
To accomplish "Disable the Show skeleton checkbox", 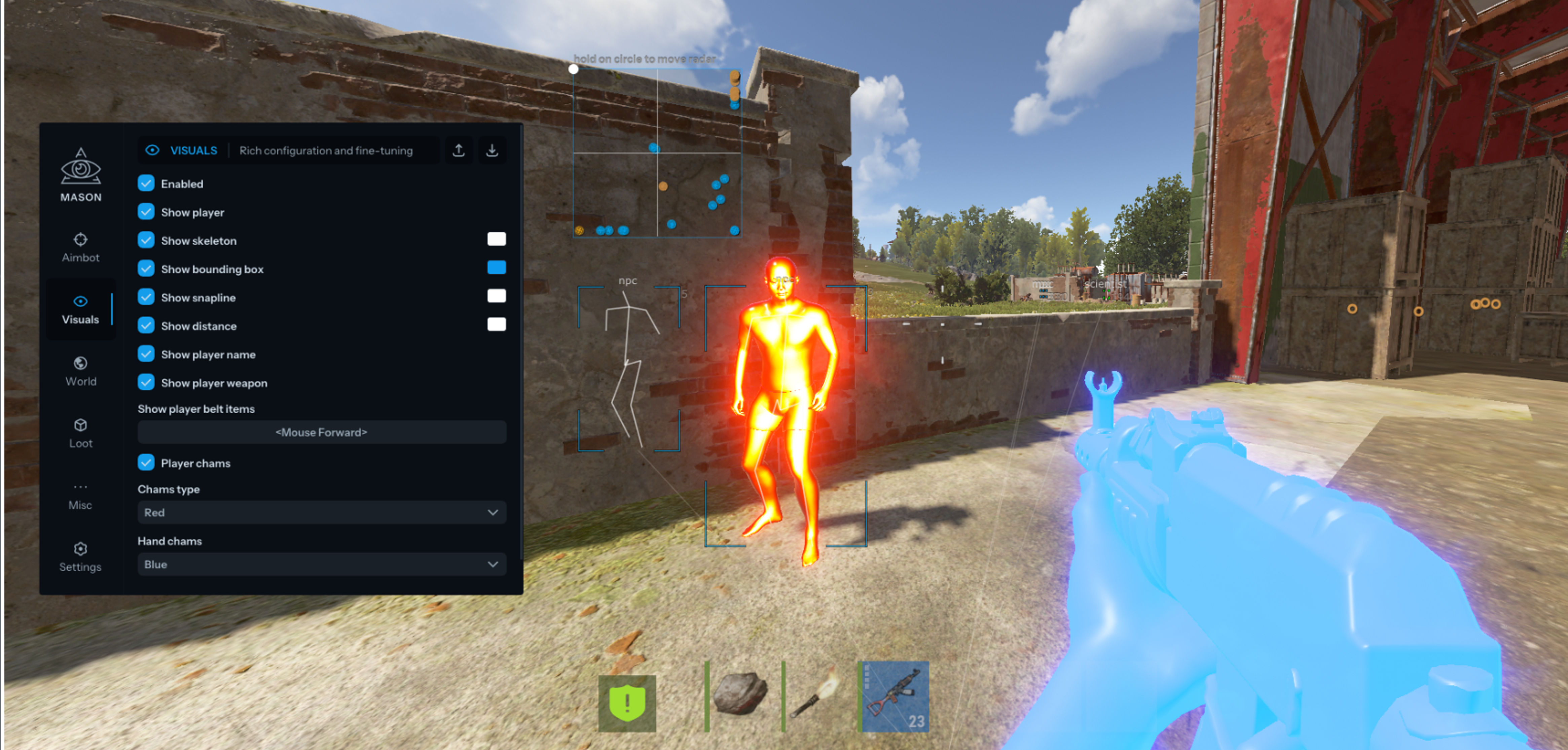I will 146,240.
